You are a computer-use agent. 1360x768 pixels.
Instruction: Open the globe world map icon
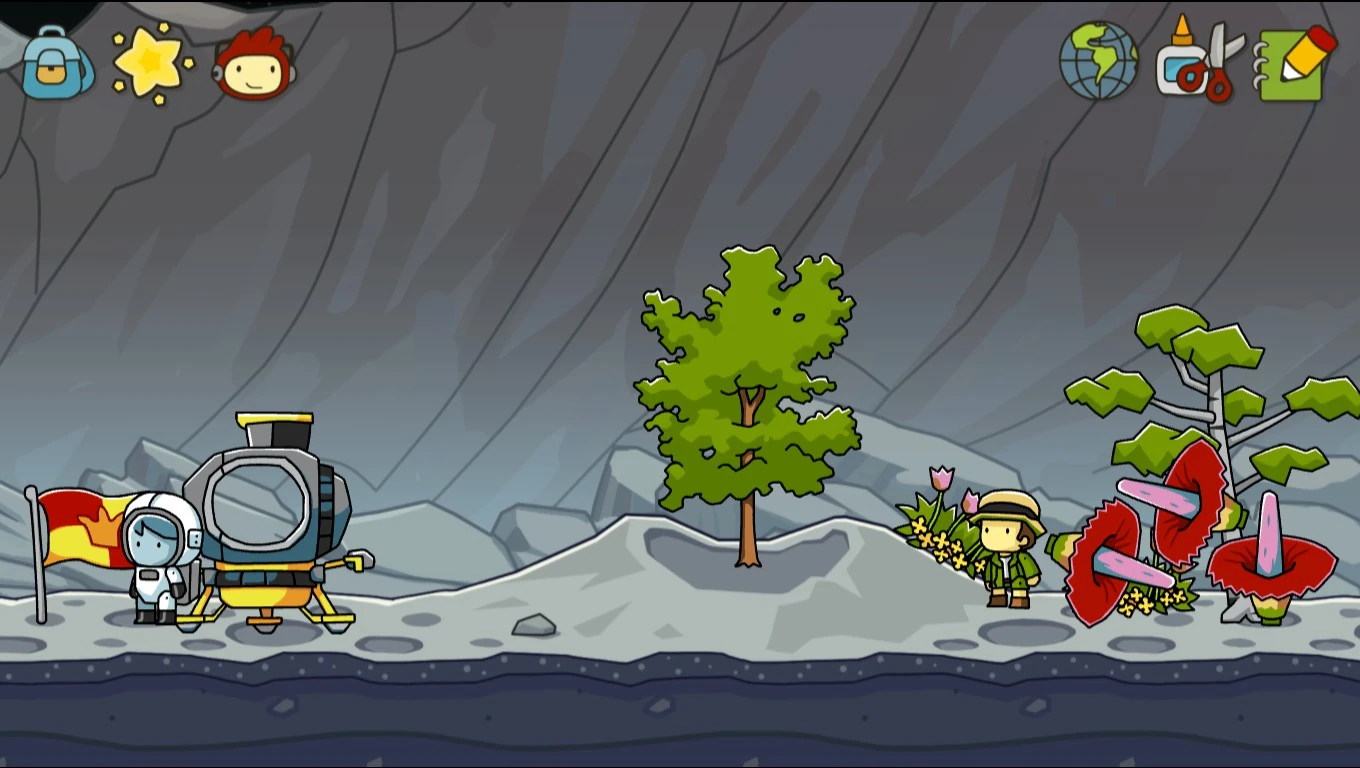1099,63
